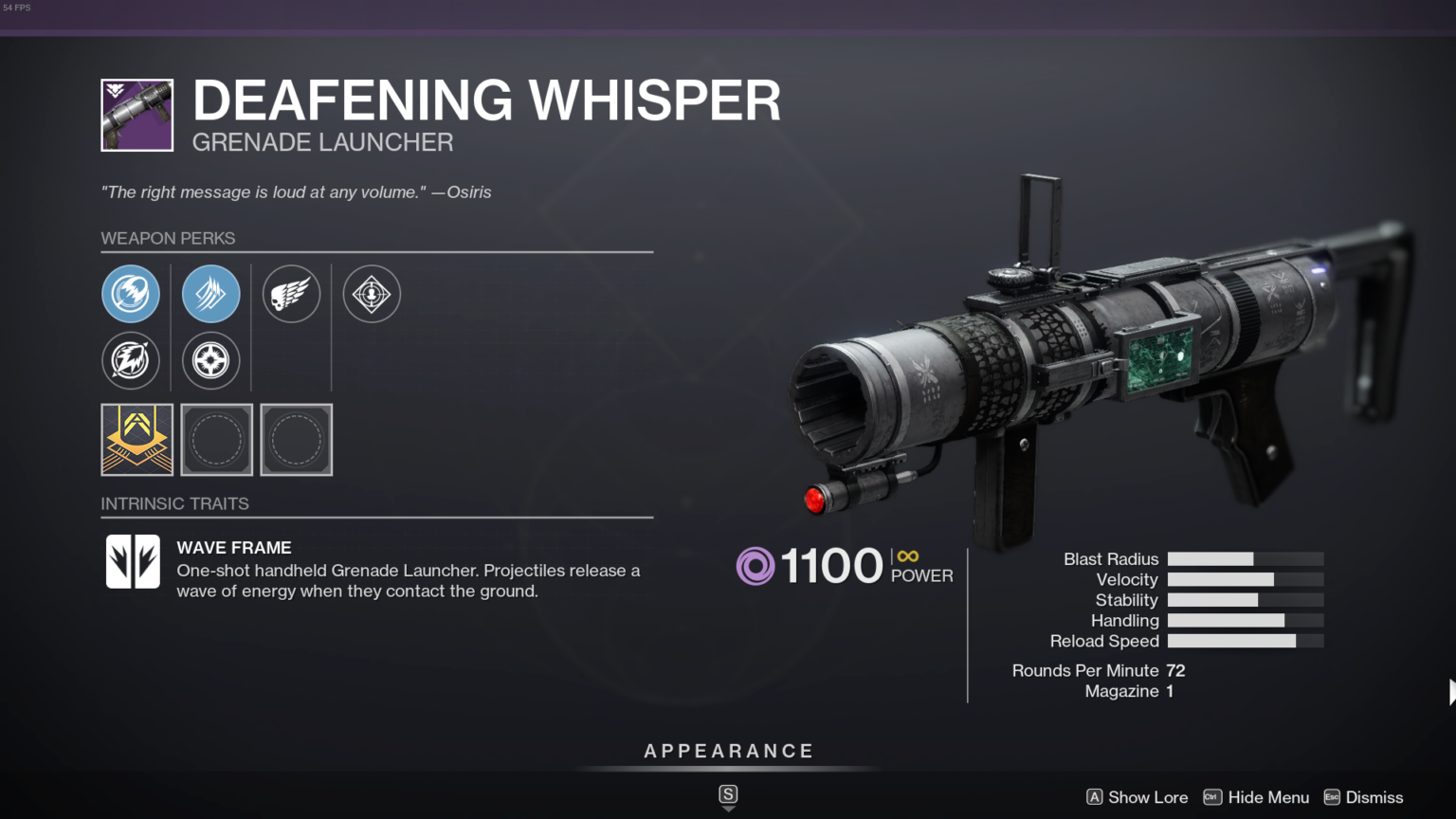This screenshot has width=1456, height=819.
Task: Select the equipped blue magazine perk
Action: (210, 294)
